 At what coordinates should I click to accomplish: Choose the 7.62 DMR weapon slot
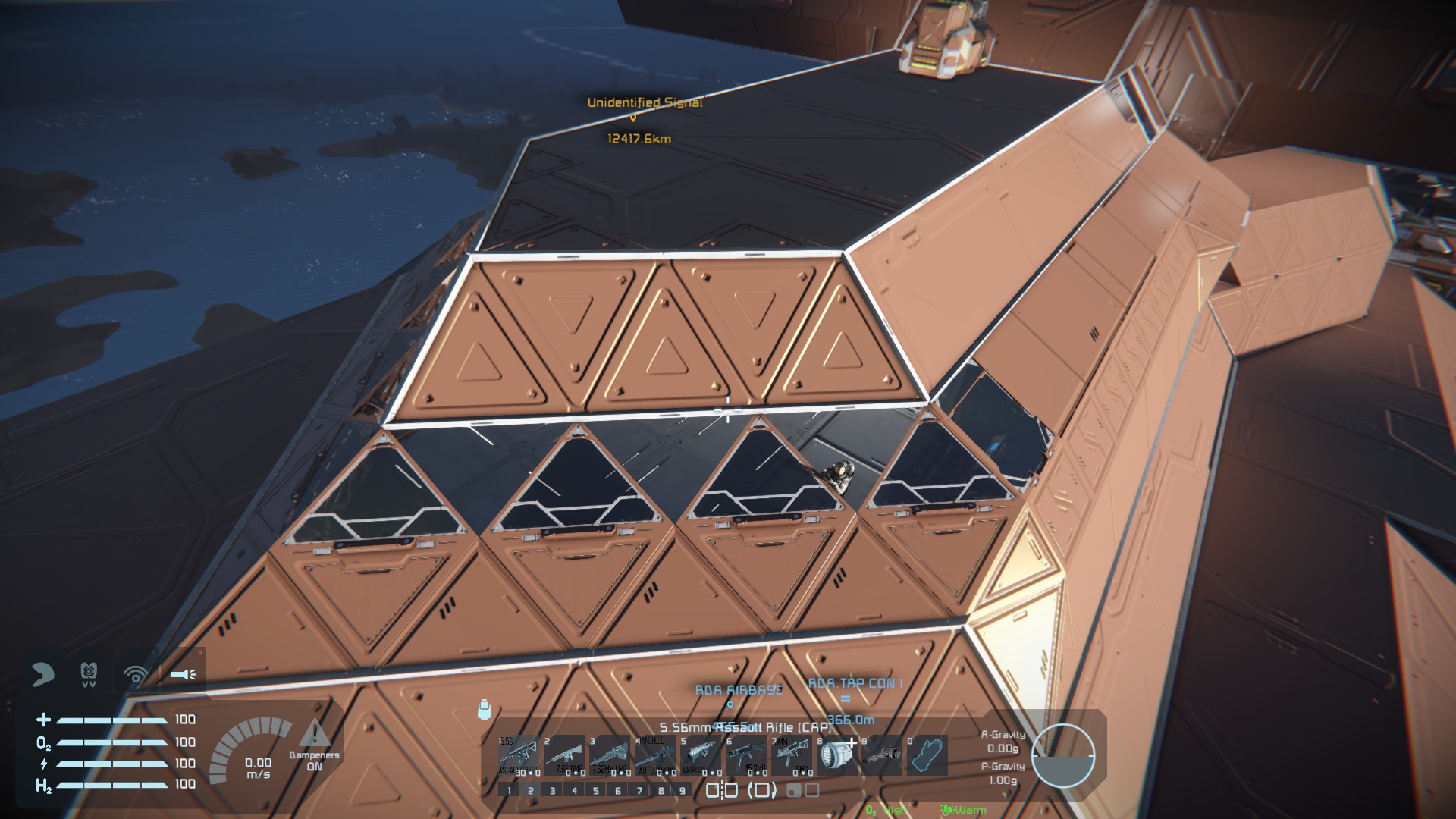[x=563, y=755]
